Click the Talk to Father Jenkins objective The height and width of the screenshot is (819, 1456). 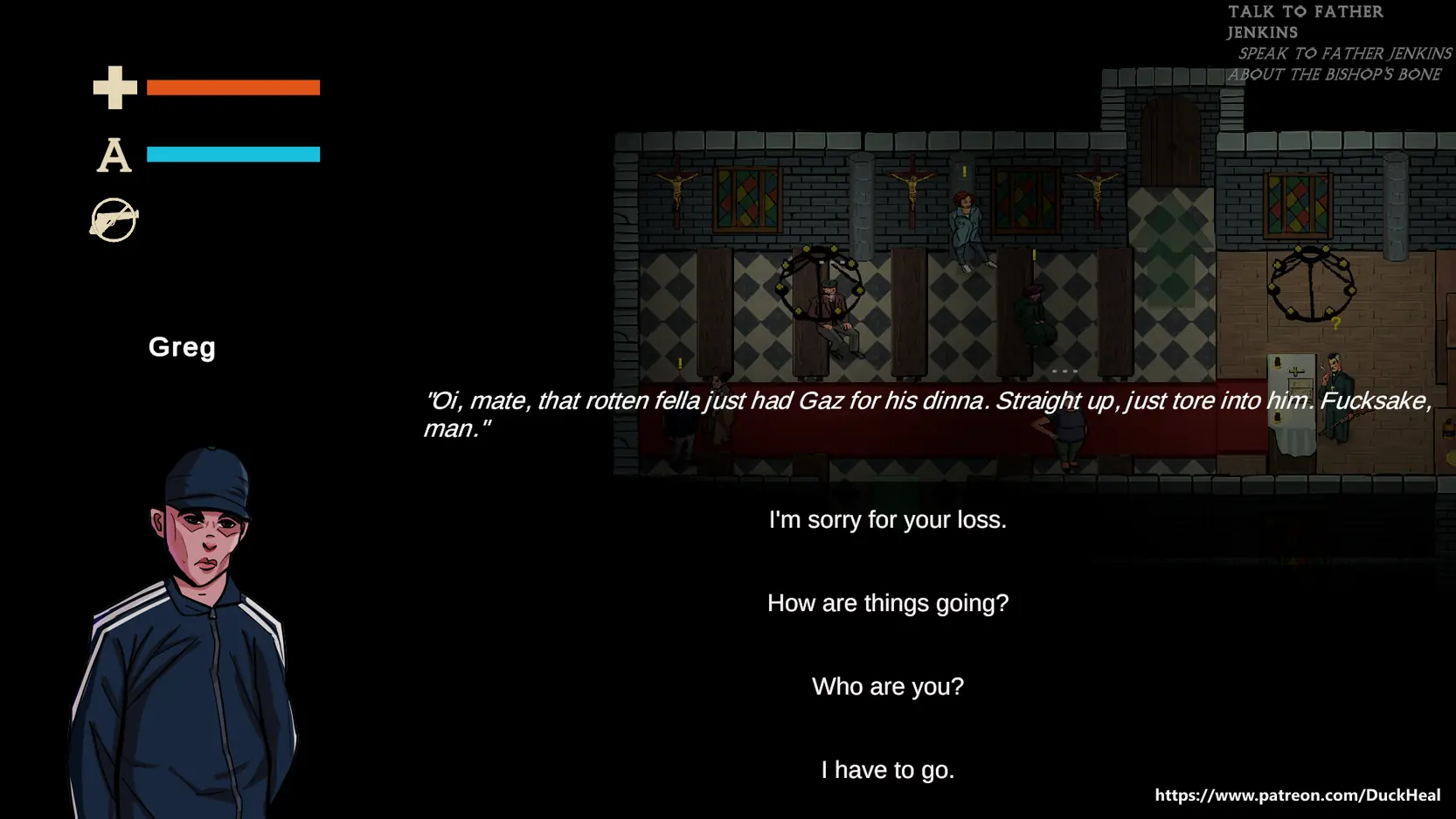point(1305,22)
